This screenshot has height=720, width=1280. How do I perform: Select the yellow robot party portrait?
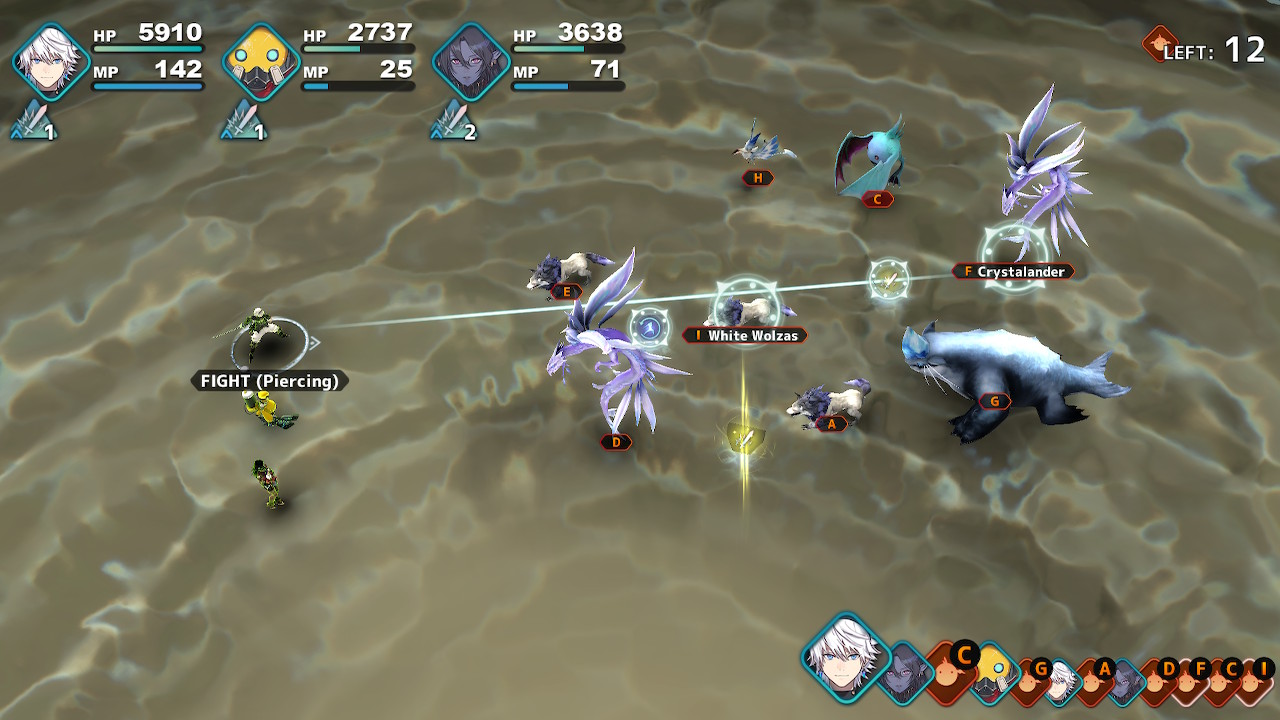(x=261, y=62)
